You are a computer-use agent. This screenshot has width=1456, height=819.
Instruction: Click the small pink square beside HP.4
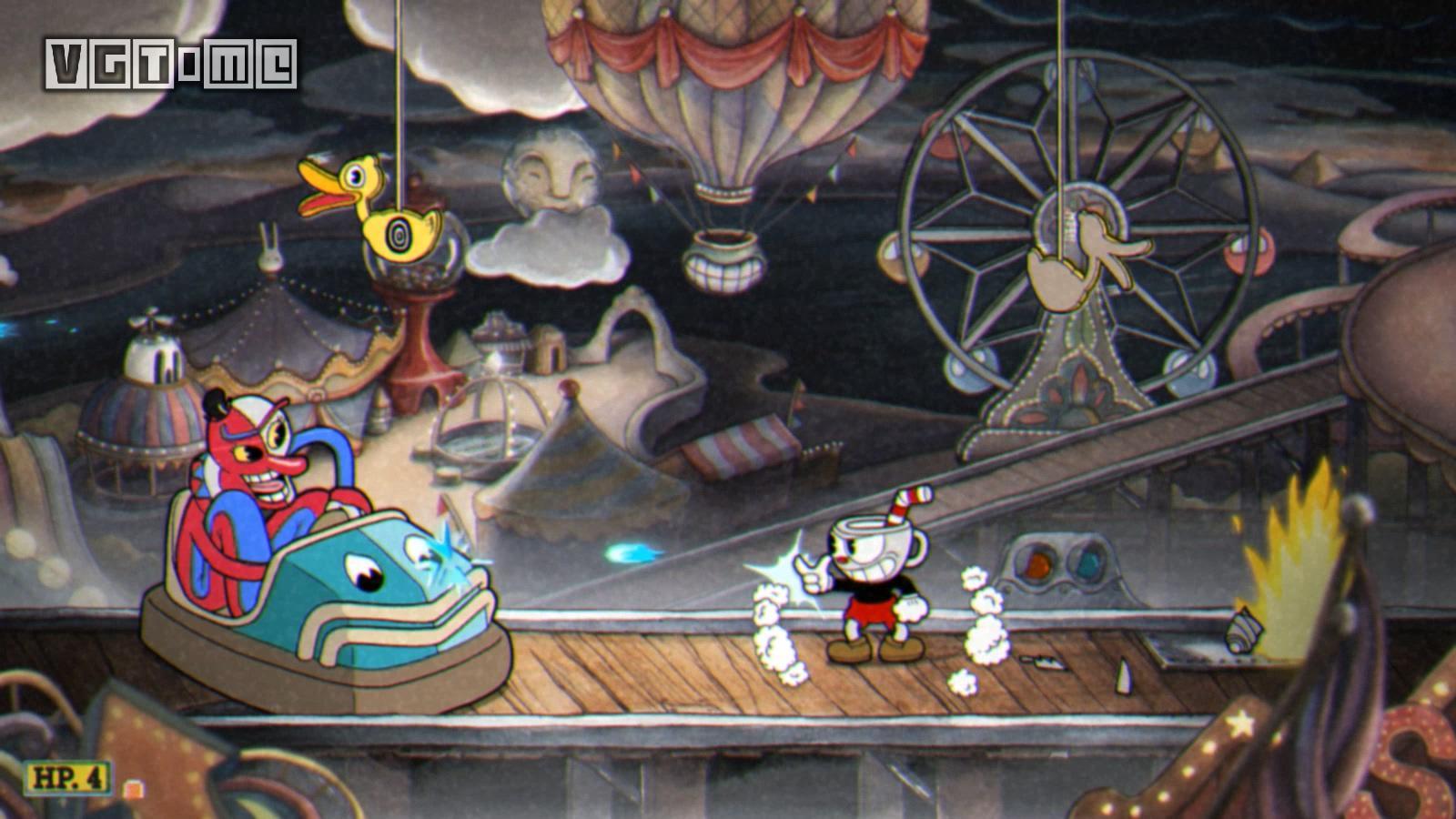coord(133,789)
